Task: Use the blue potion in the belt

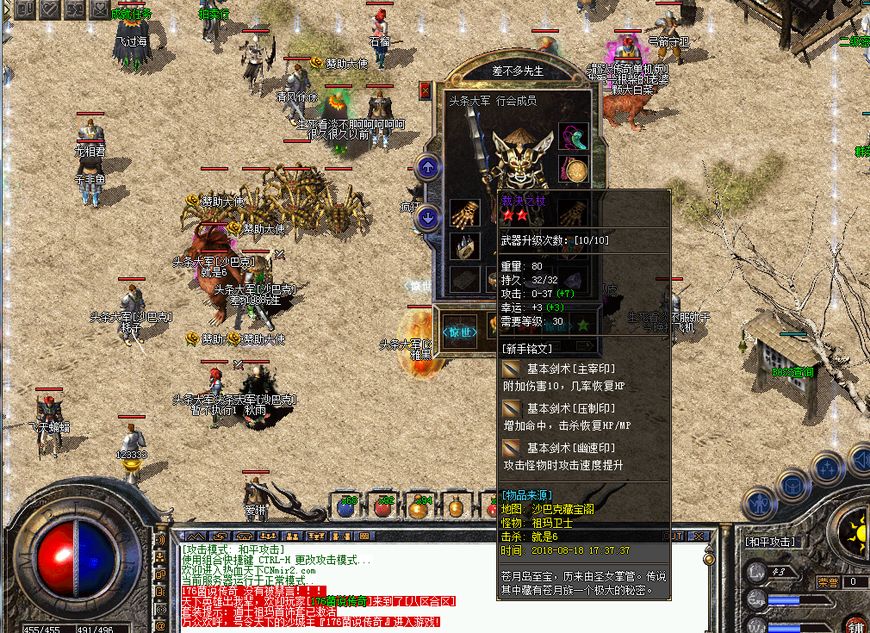Action: coord(347,506)
